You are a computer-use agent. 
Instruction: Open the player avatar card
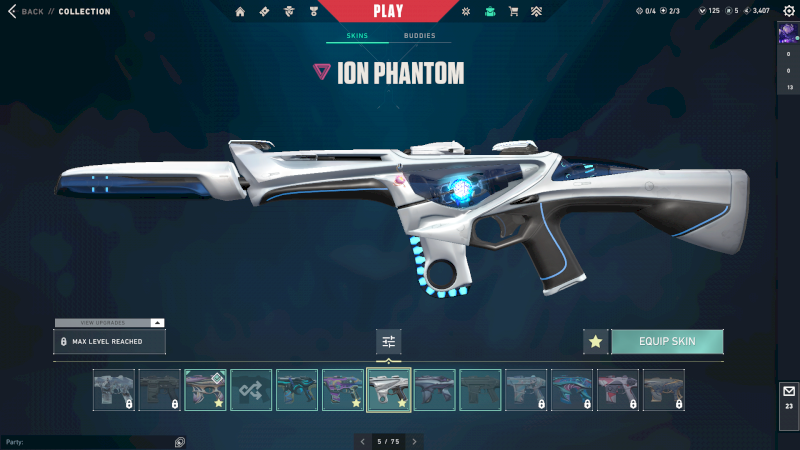coord(788,32)
